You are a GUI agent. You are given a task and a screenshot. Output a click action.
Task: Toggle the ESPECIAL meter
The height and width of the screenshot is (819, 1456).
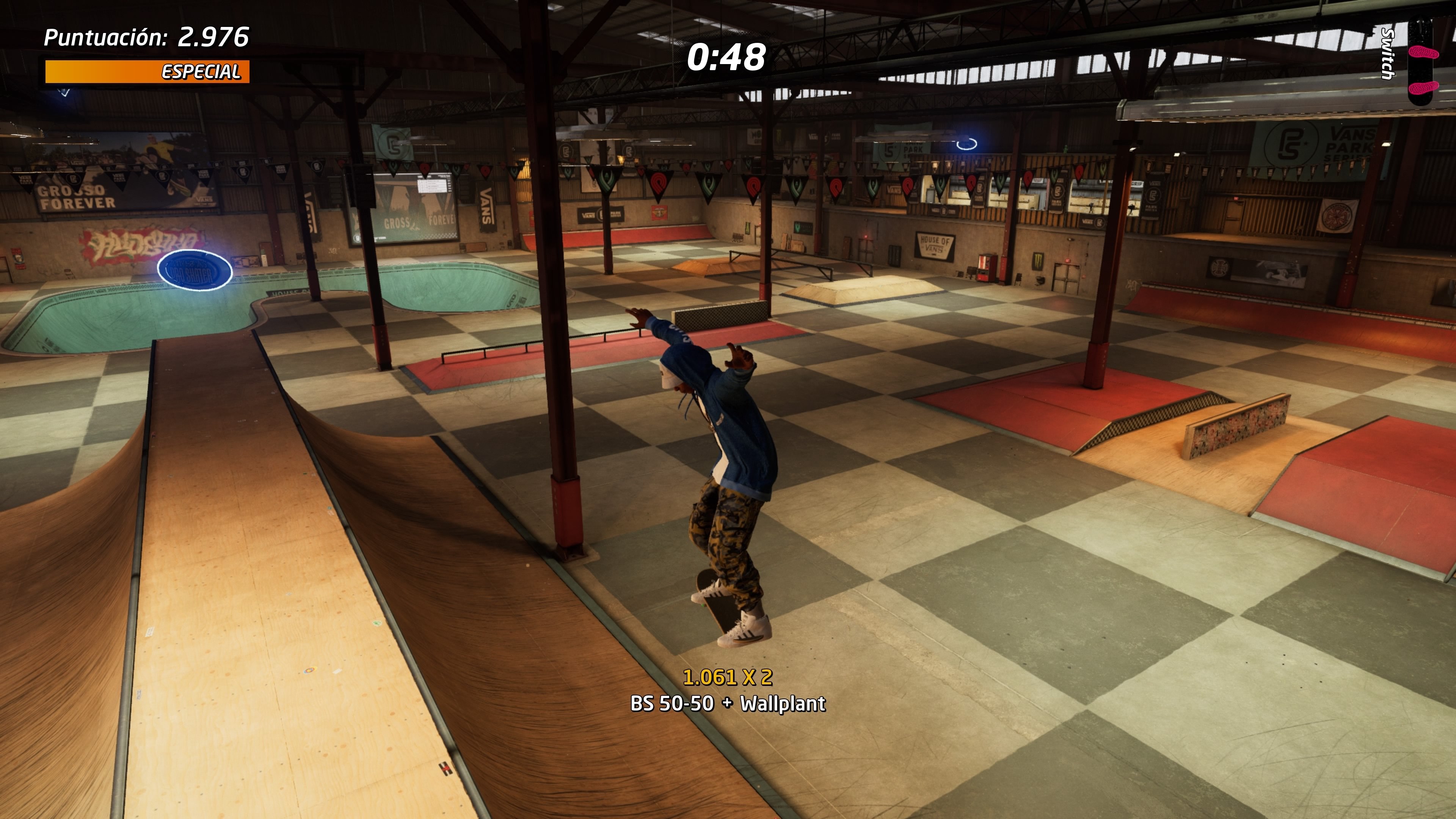[x=148, y=72]
